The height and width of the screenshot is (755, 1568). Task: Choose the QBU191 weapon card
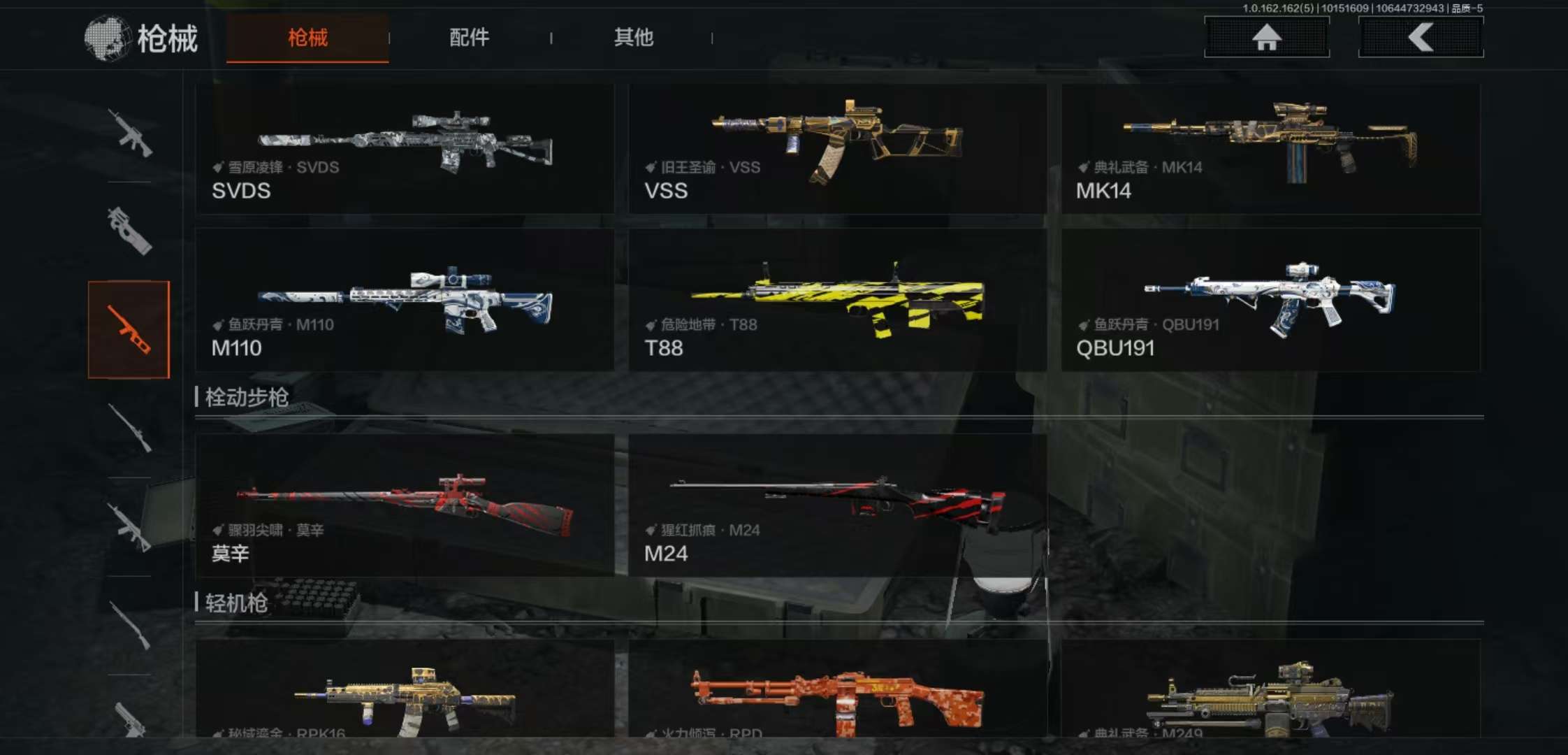[1270, 299]
